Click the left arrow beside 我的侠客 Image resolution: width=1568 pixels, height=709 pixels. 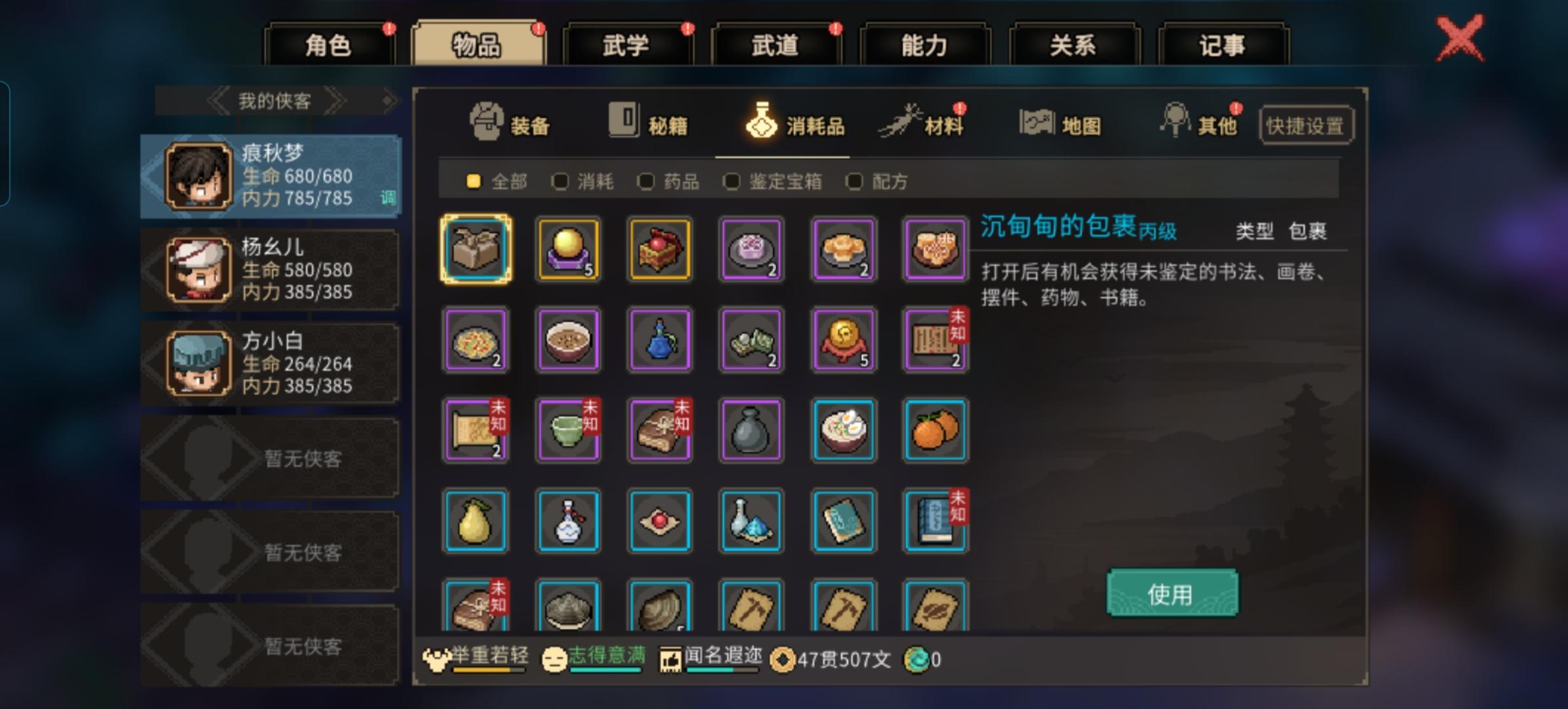[x=217, y=100]
